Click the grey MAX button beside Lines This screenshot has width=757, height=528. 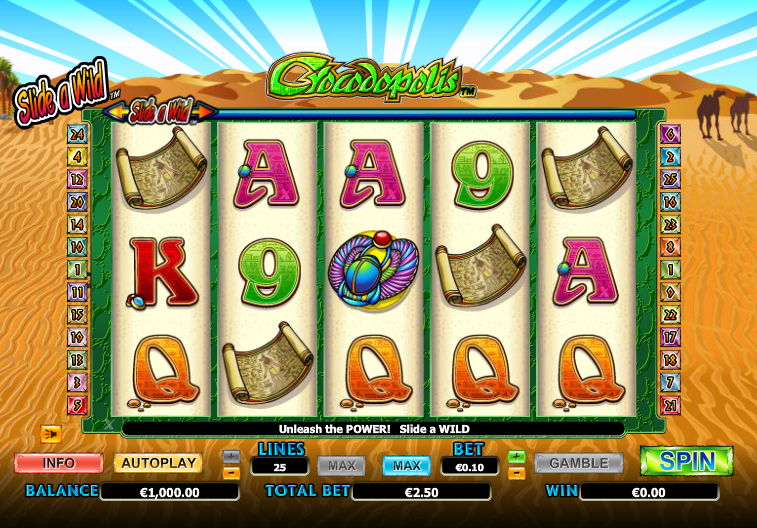[341, 465]
